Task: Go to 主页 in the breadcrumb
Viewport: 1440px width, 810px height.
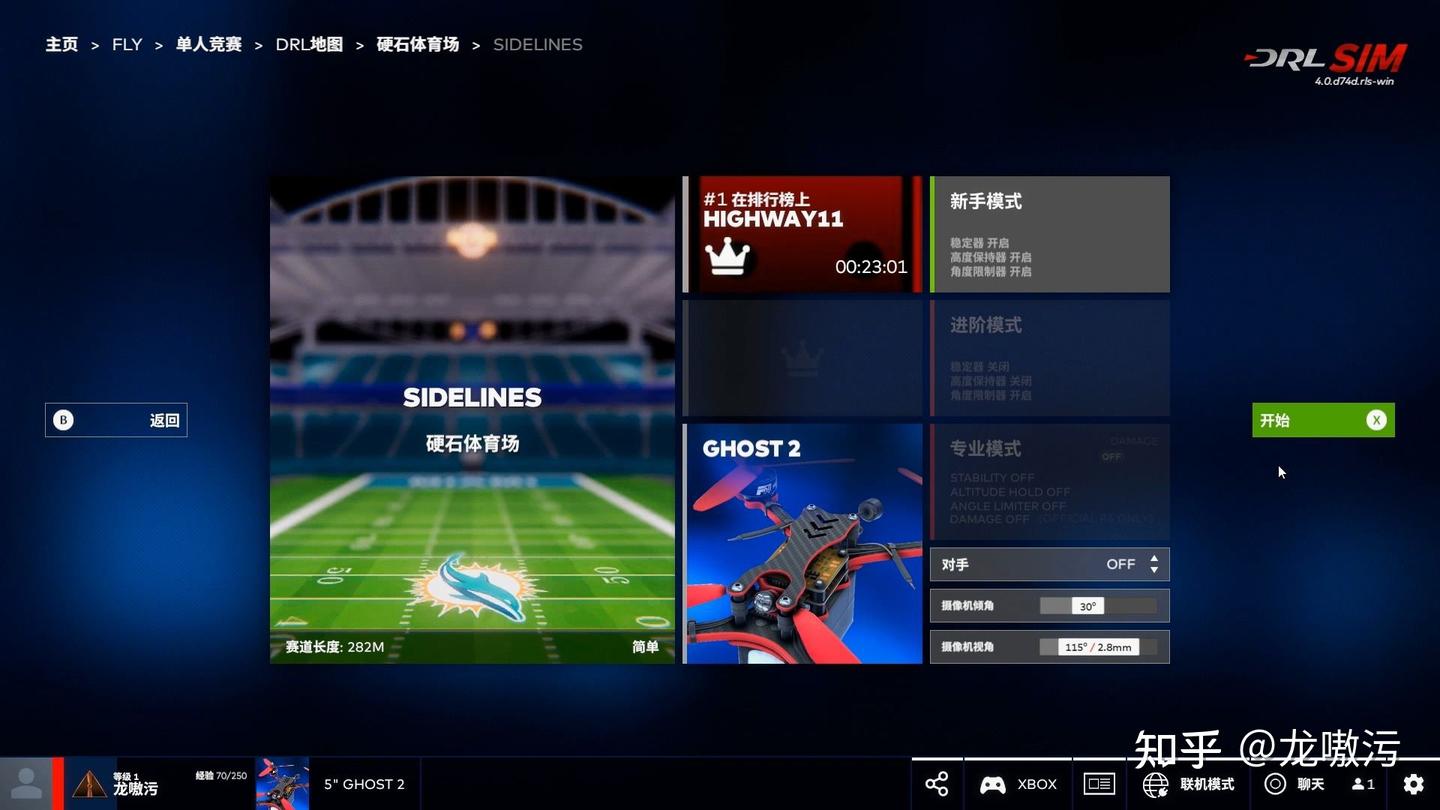Action: coord(61,44)
